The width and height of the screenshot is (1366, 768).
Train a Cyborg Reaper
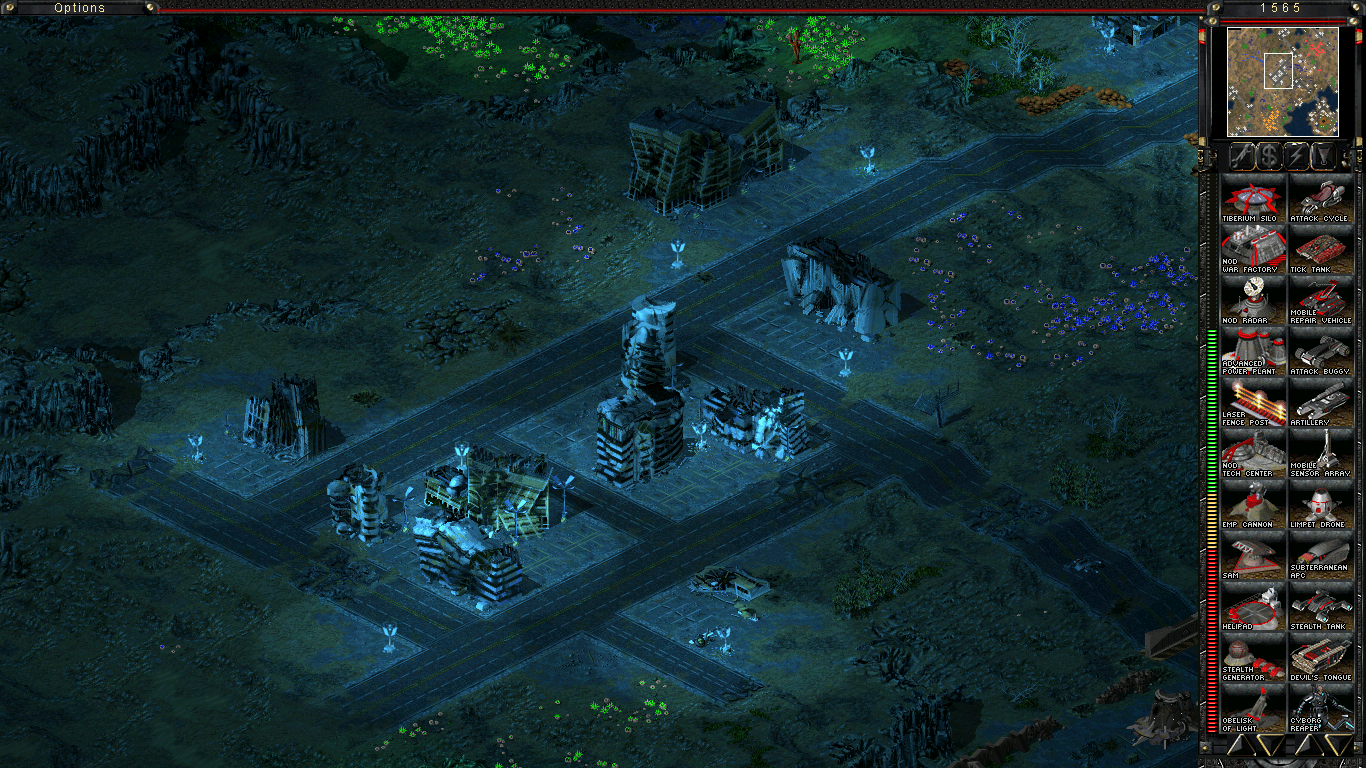click(x=1320, y=708)
